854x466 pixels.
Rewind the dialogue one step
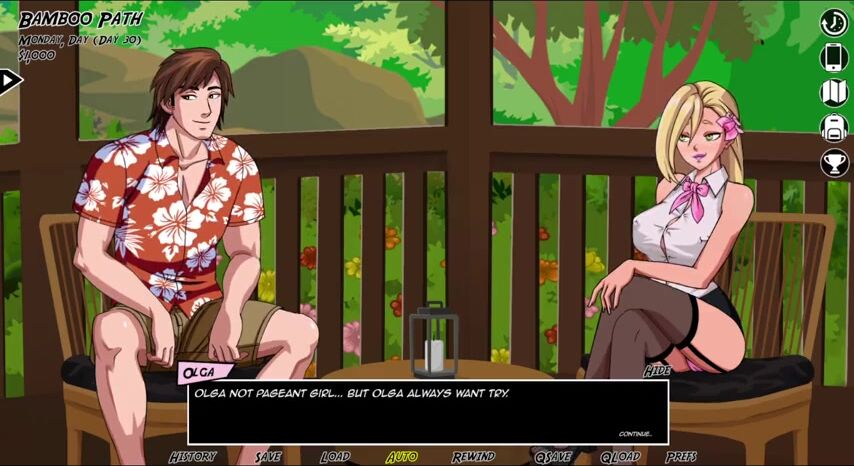tap(473, 456)
